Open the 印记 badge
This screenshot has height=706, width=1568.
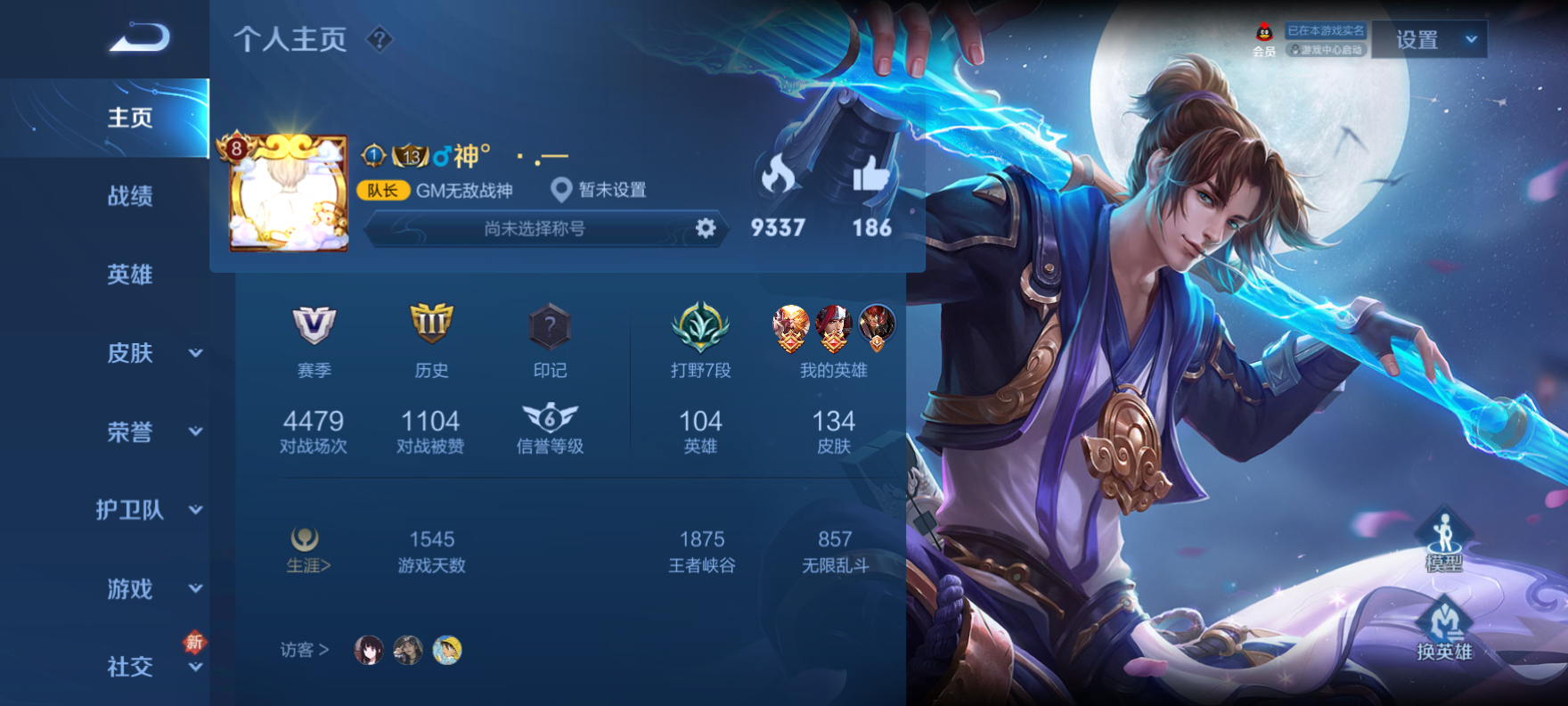[550, 327]
